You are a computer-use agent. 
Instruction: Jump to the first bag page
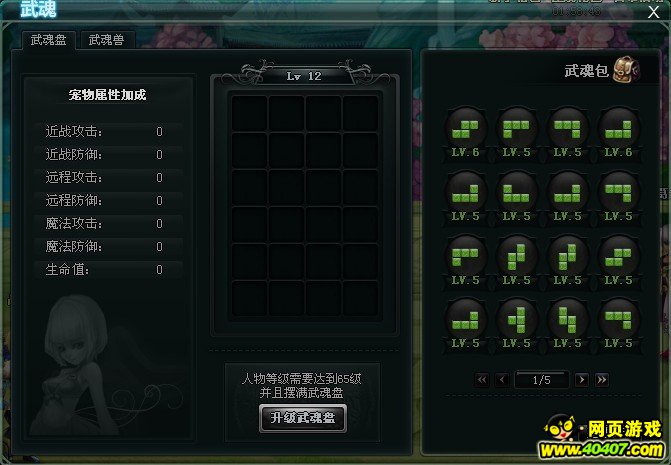coord(481,380)
